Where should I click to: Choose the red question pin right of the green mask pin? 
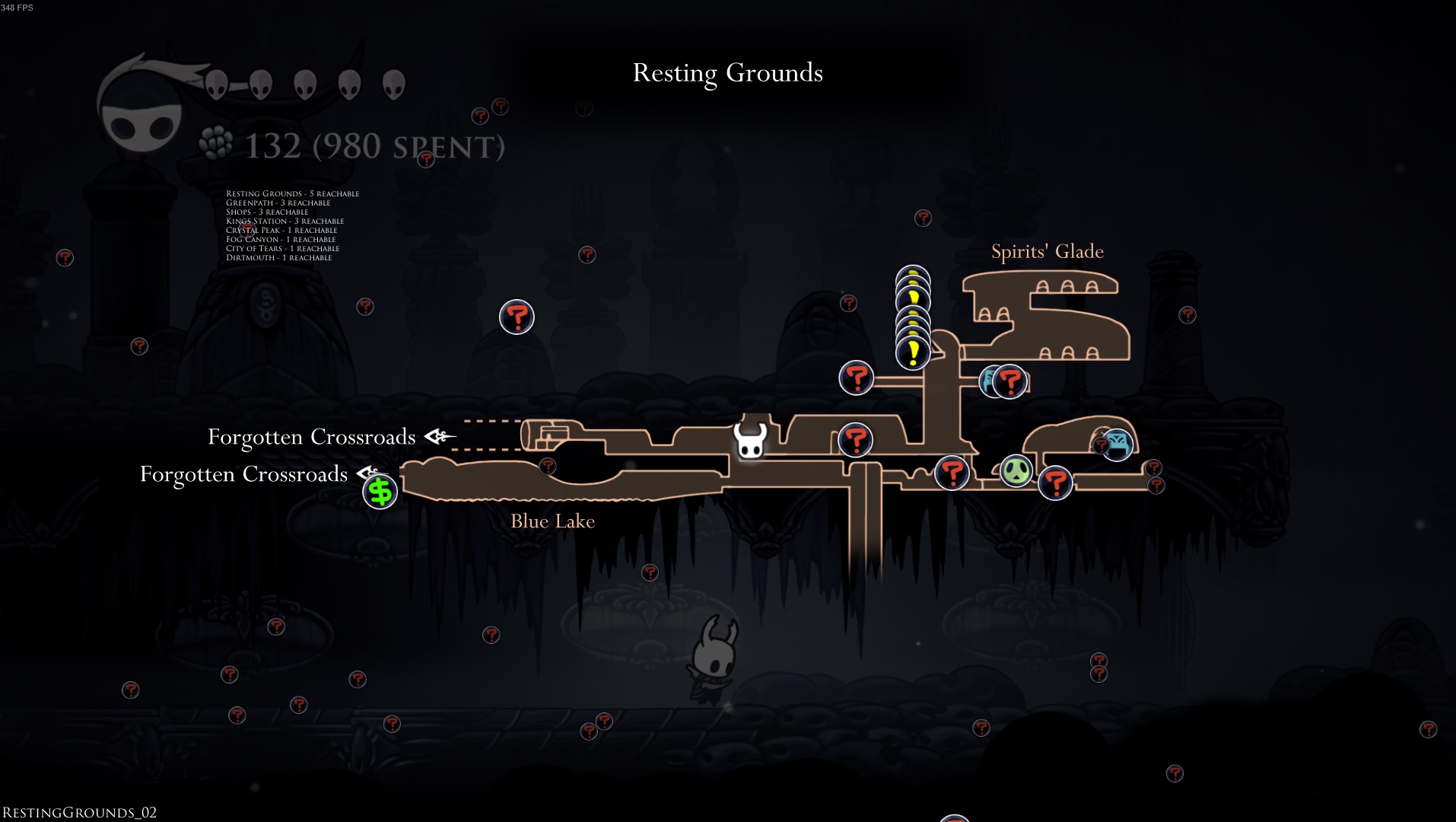pyautogui.click(x=1055, y=483)
